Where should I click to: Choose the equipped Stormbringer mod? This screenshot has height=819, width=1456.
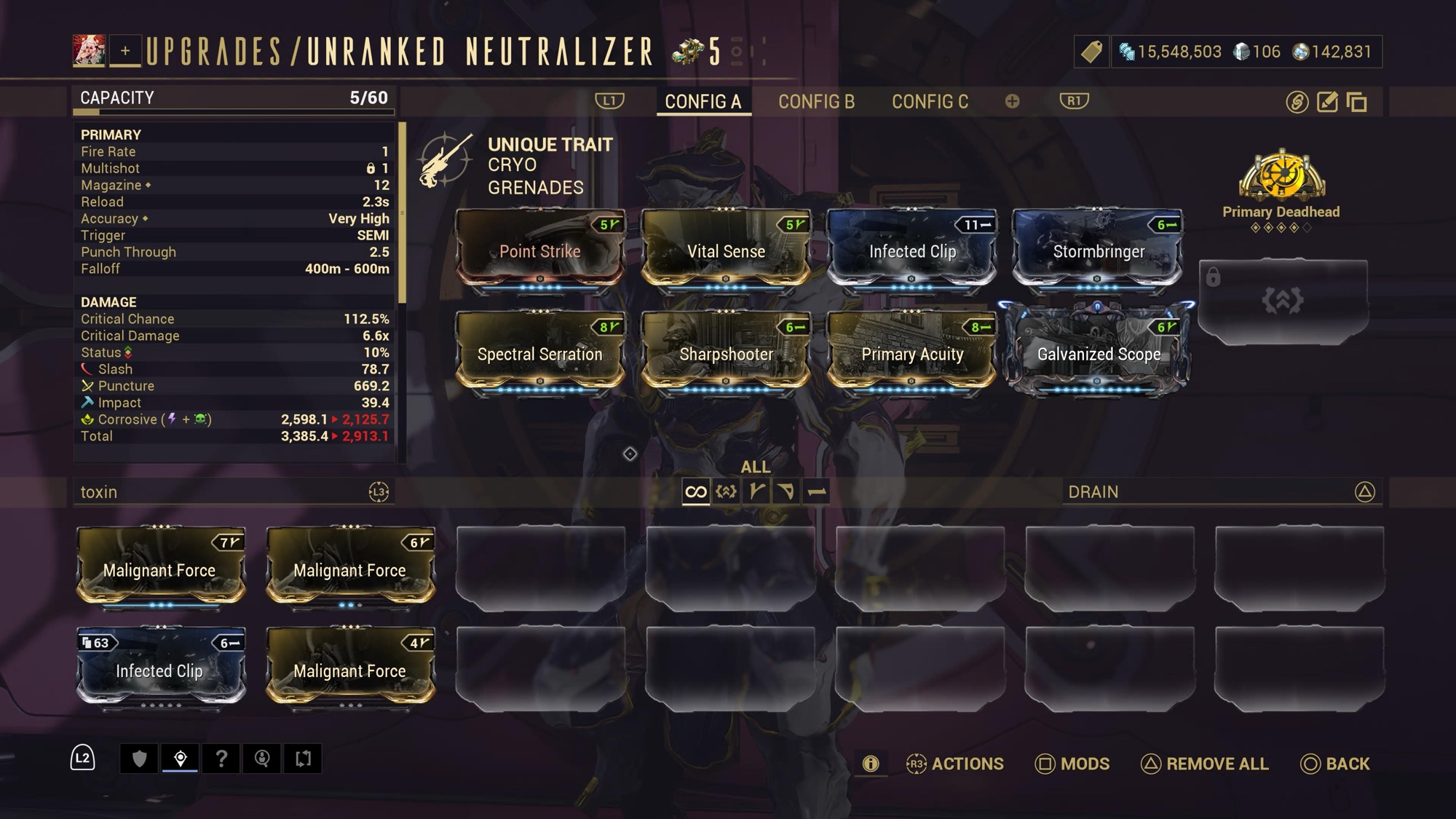[x=1098, y=250]
